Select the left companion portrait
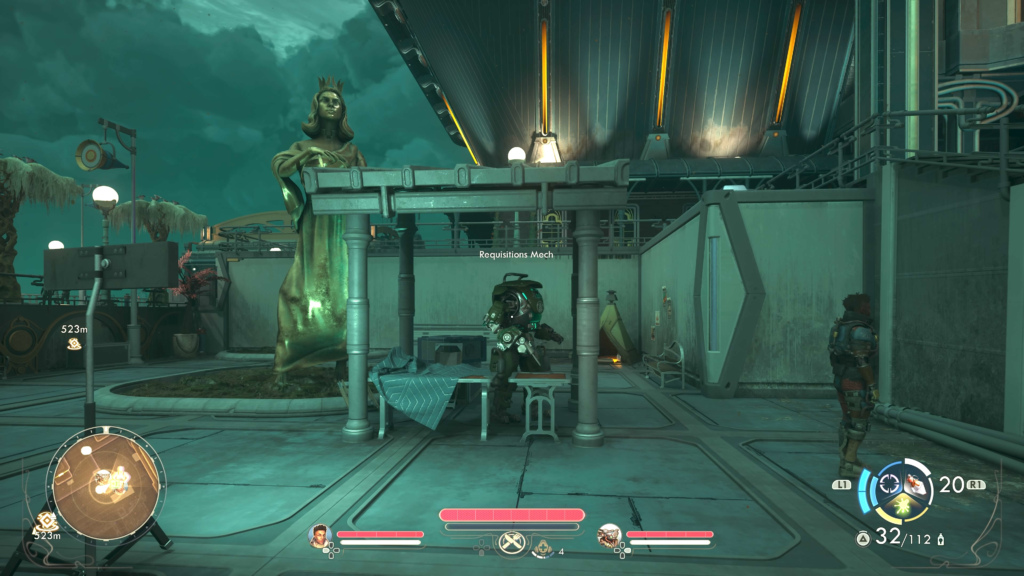The width and height of the screenshot is (1024, 576). 320,534
